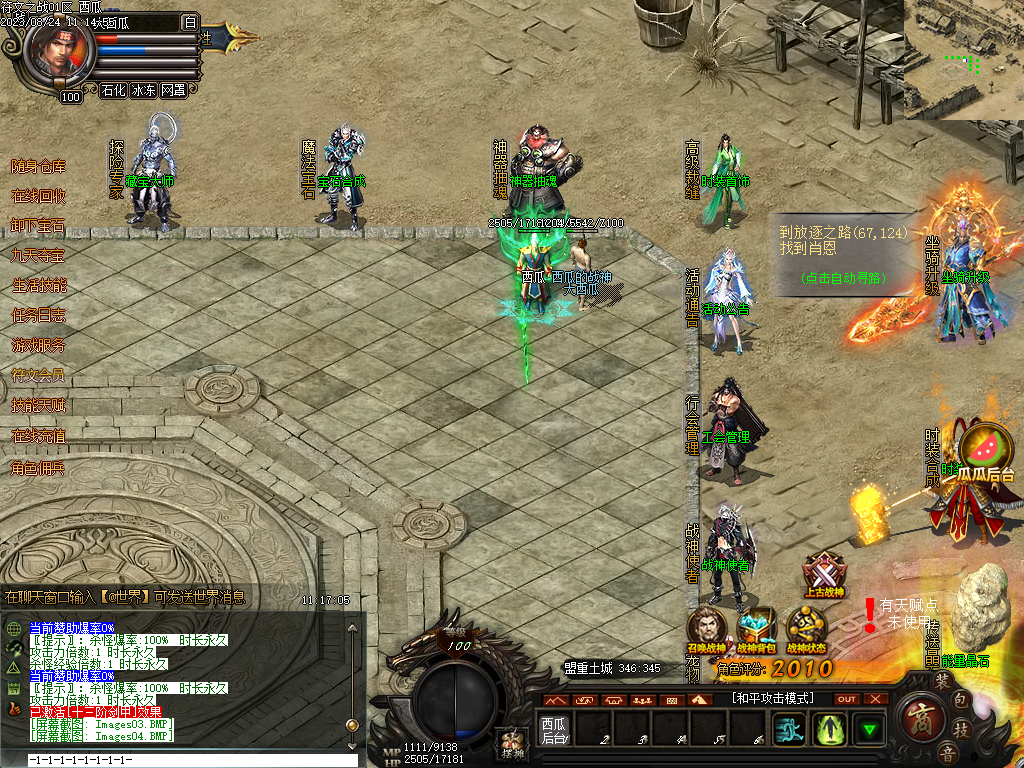Open the minimap in the corner
1024x768 pixels.
(x=964, y=60)
